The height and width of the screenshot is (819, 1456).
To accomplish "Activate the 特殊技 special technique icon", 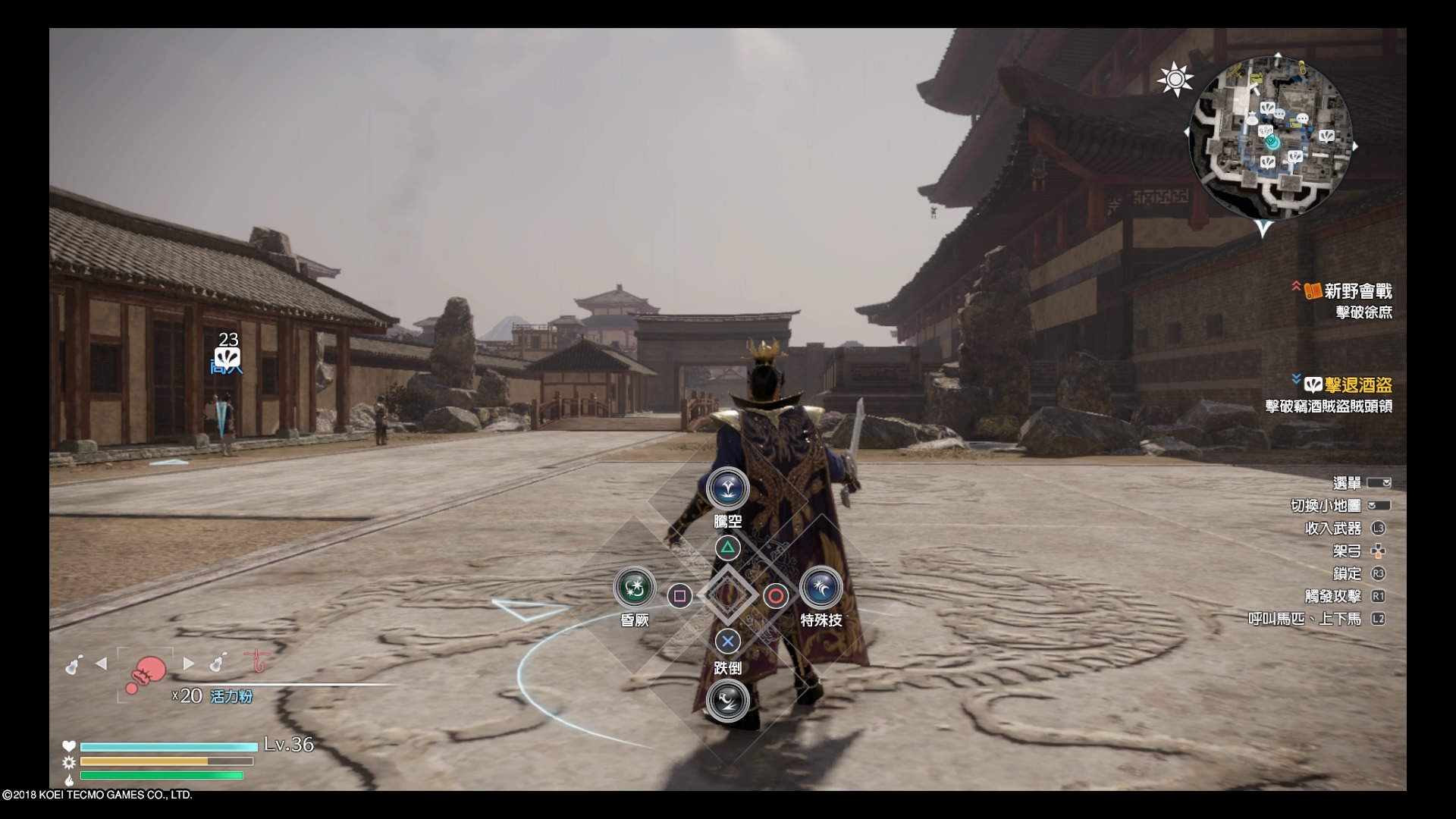I will [821, 587].
